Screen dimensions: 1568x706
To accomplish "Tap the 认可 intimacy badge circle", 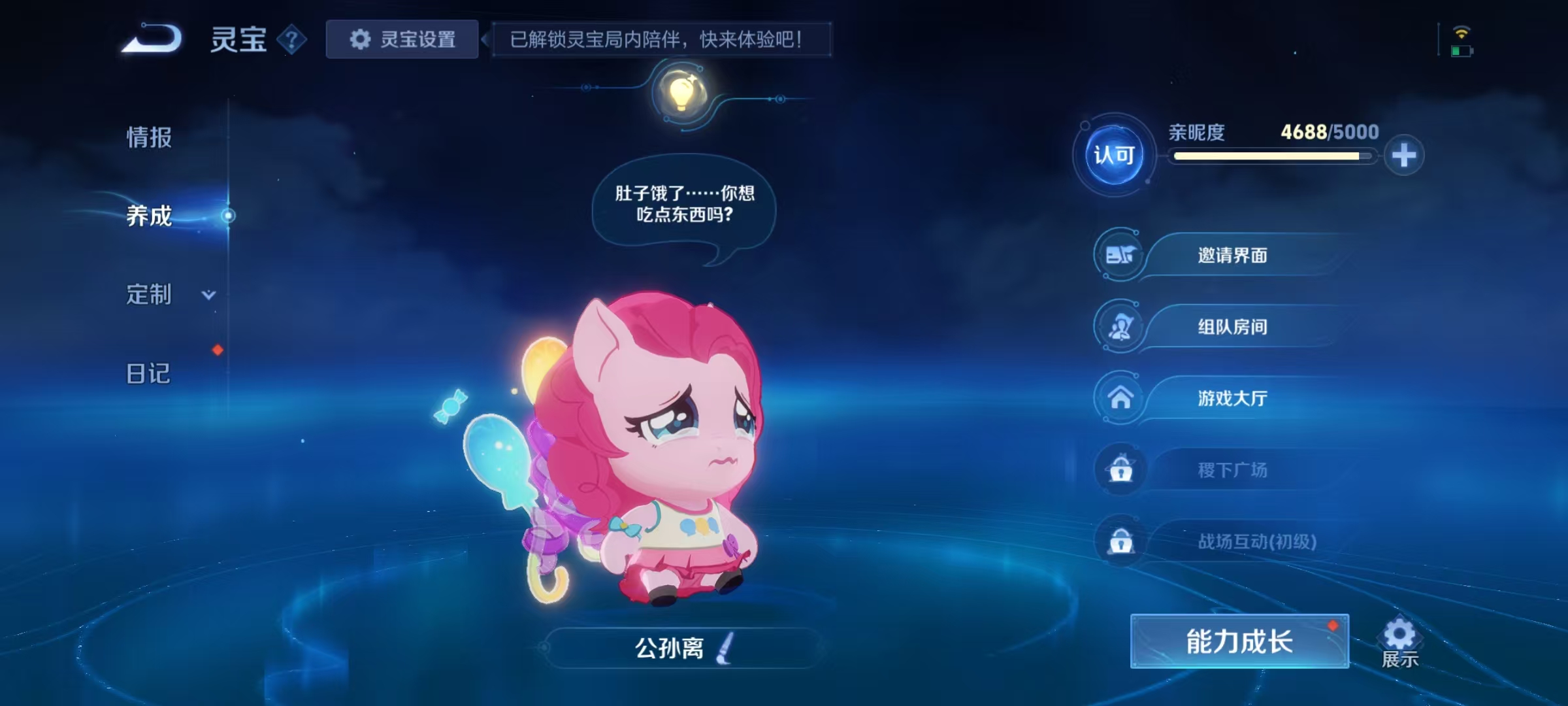I will (1114, 156).
